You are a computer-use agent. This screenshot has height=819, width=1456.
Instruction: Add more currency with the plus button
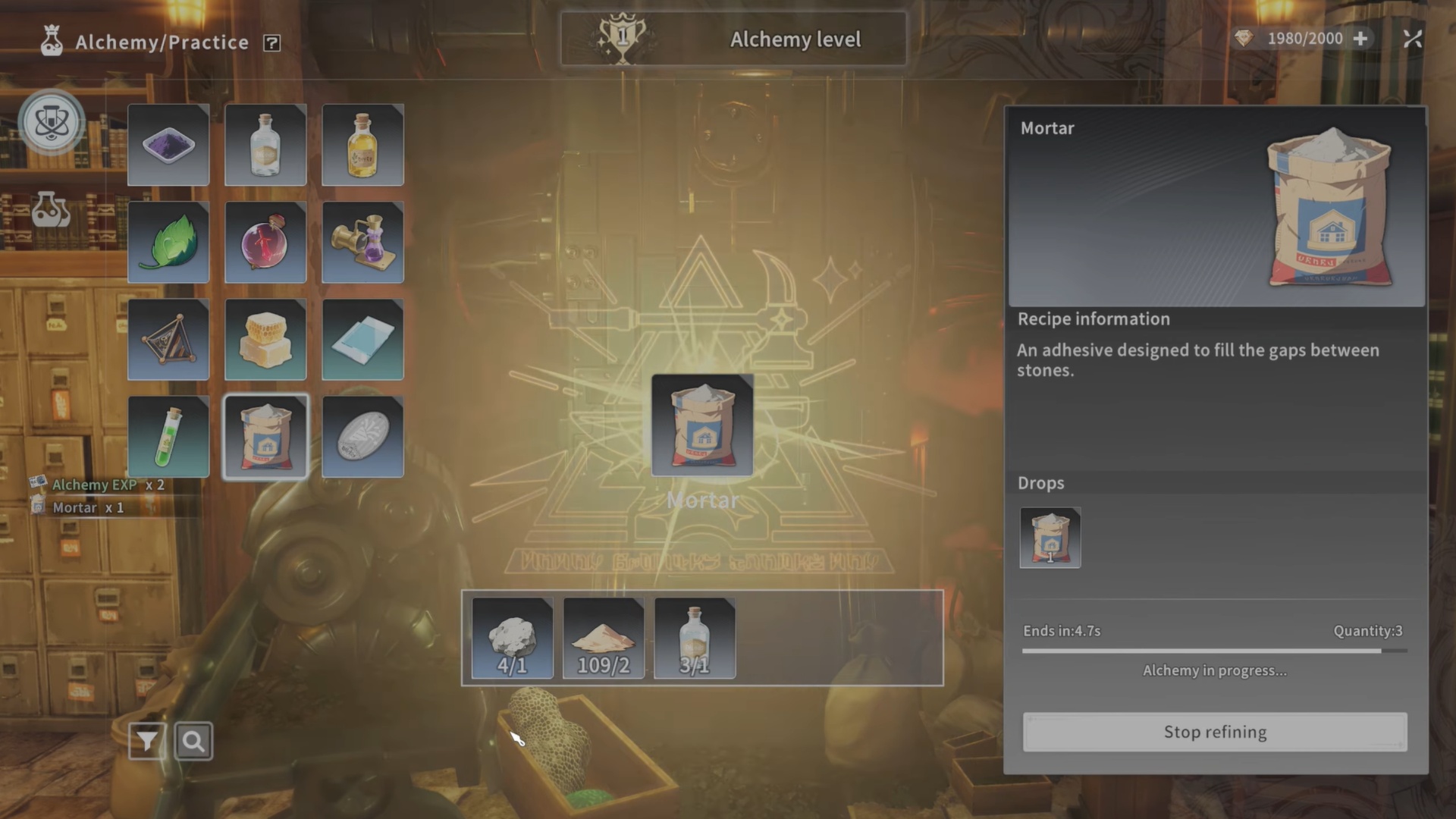tap(1360, 39)
